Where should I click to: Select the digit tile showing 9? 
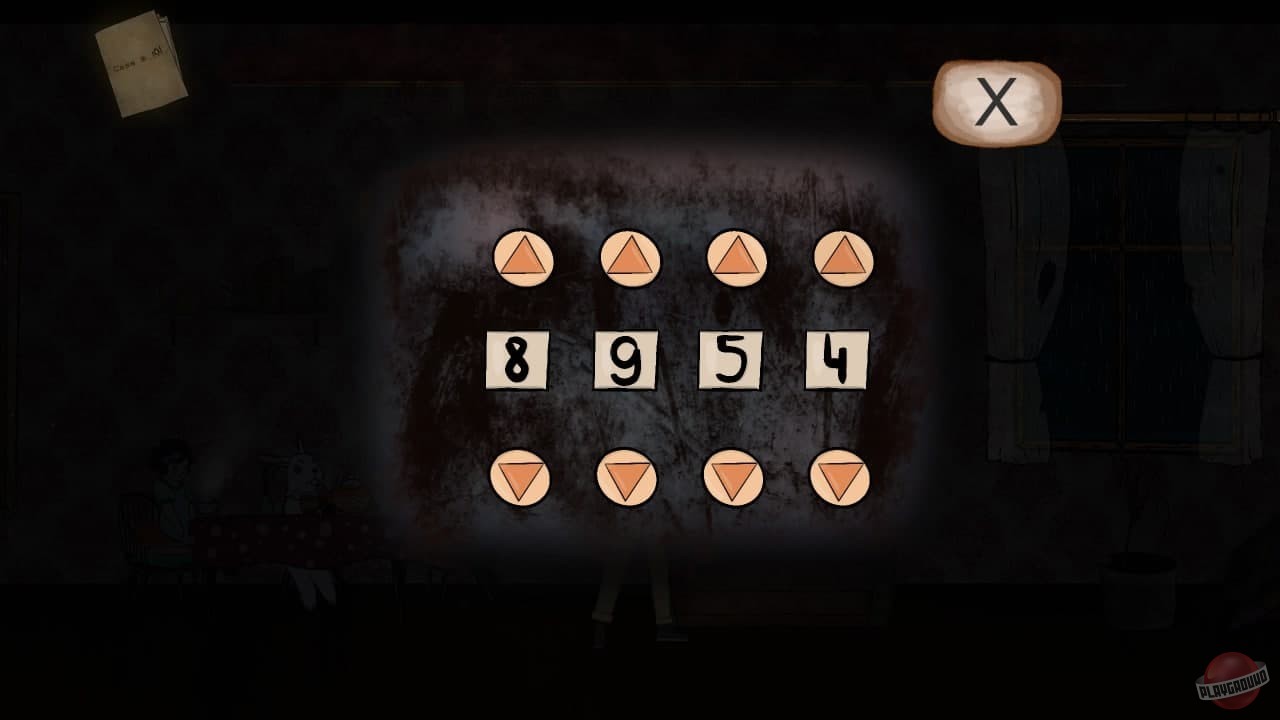[625, 360]
